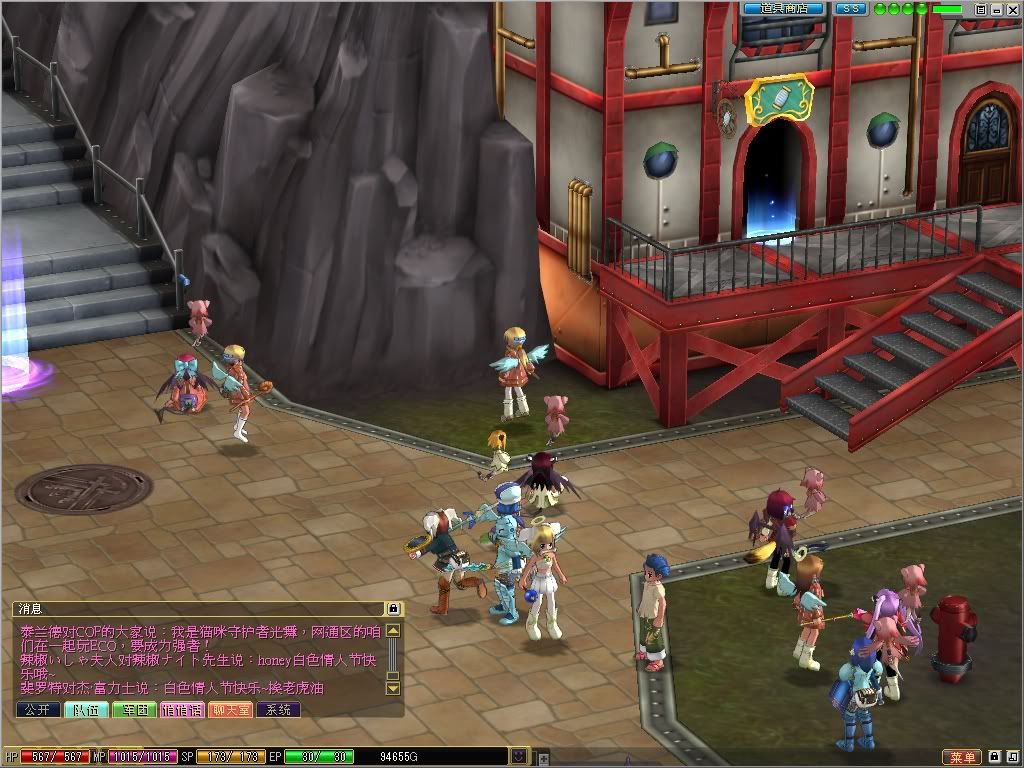The image size is (1024, 768).
Task: Open the window list icon at top right
Action: (x=981, y=9)
